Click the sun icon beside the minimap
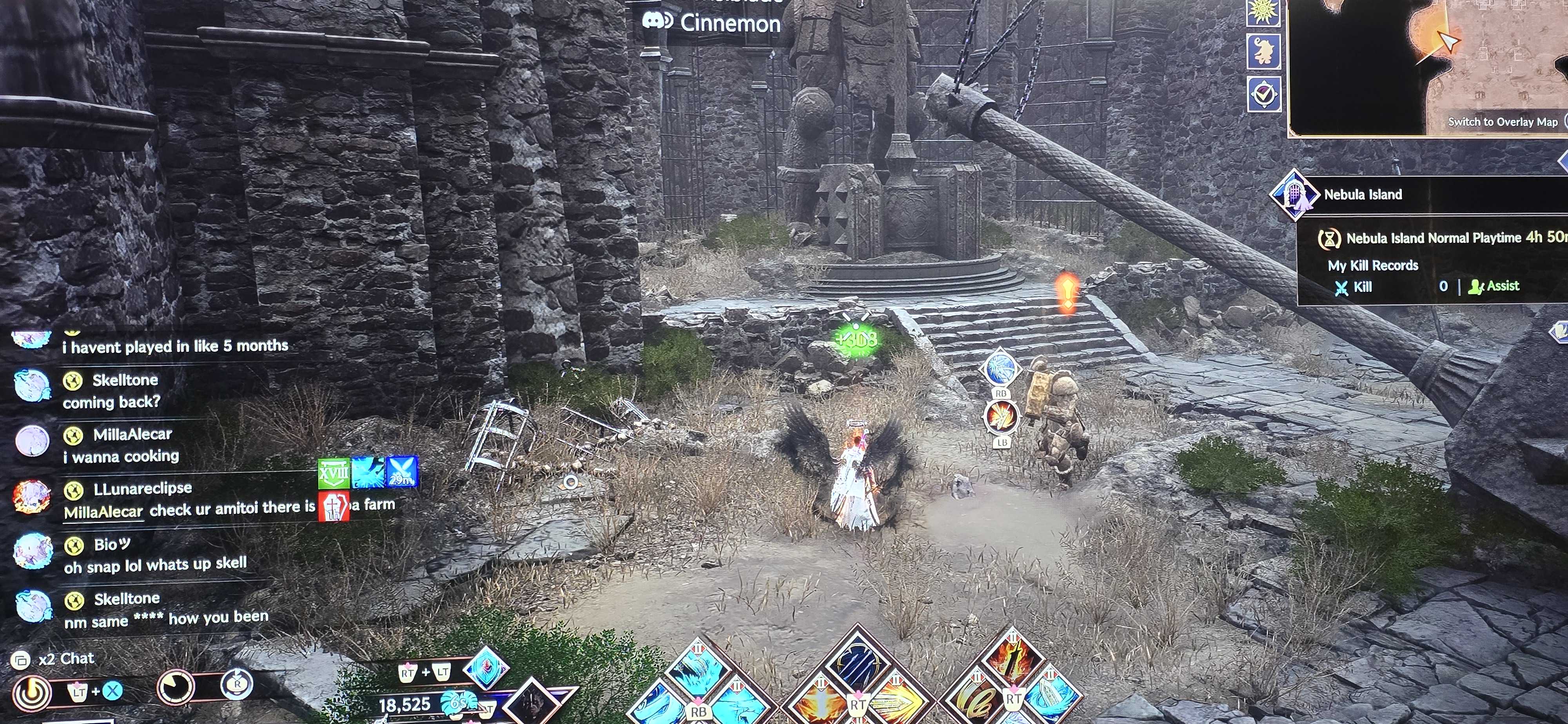Viewport: 1568px width, 724px height. (1263, 11)
